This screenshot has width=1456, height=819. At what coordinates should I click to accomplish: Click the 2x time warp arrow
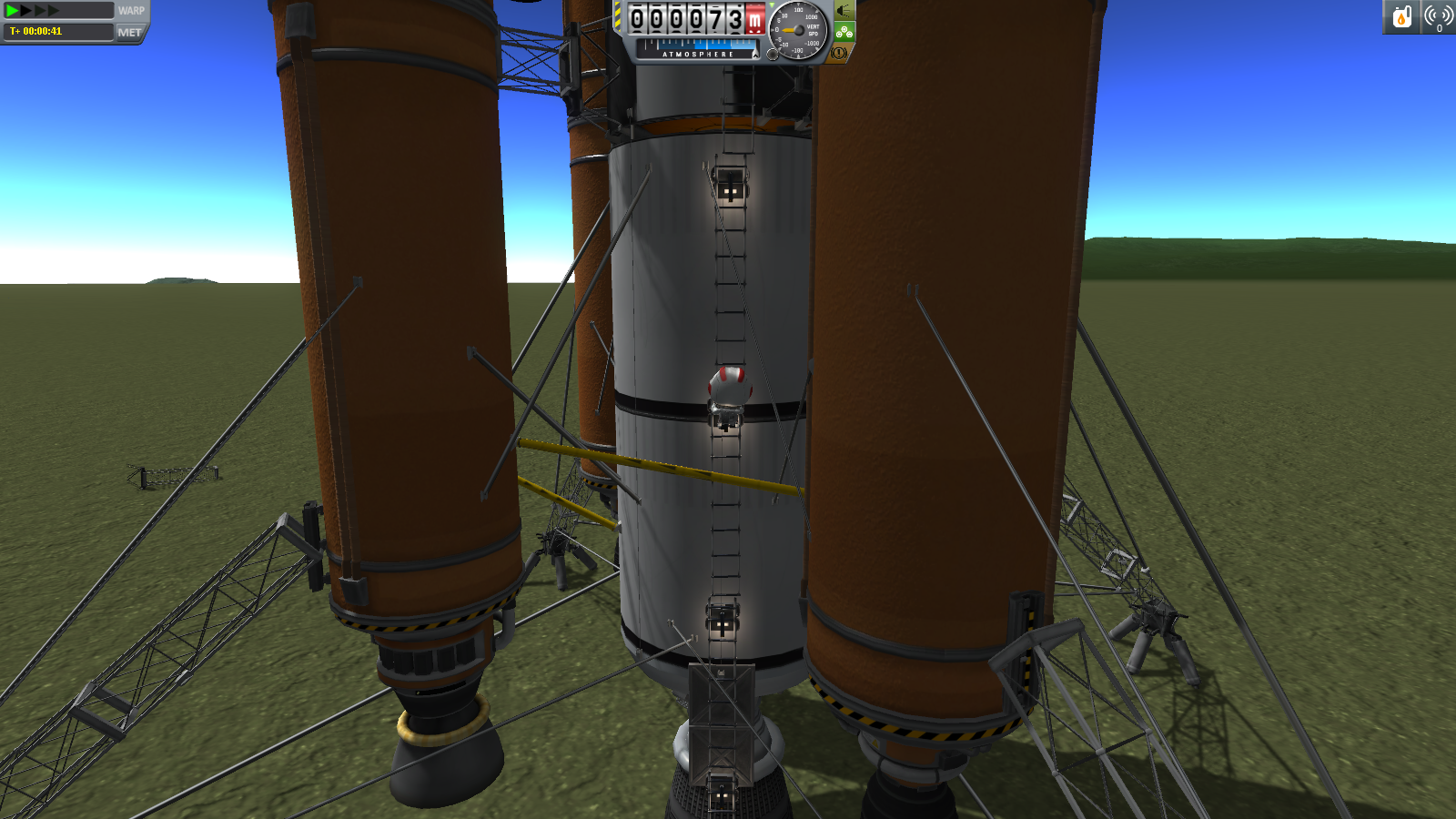point(25,11)
